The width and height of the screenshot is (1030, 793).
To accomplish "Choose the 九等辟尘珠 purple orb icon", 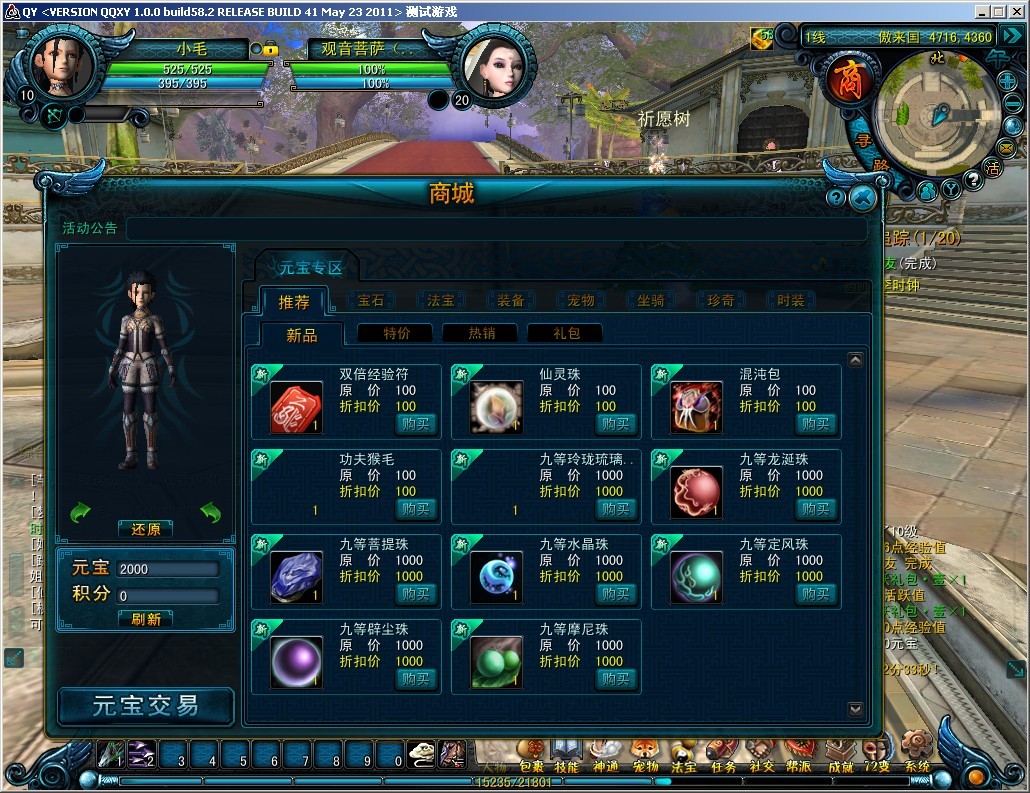I will 296,662.
